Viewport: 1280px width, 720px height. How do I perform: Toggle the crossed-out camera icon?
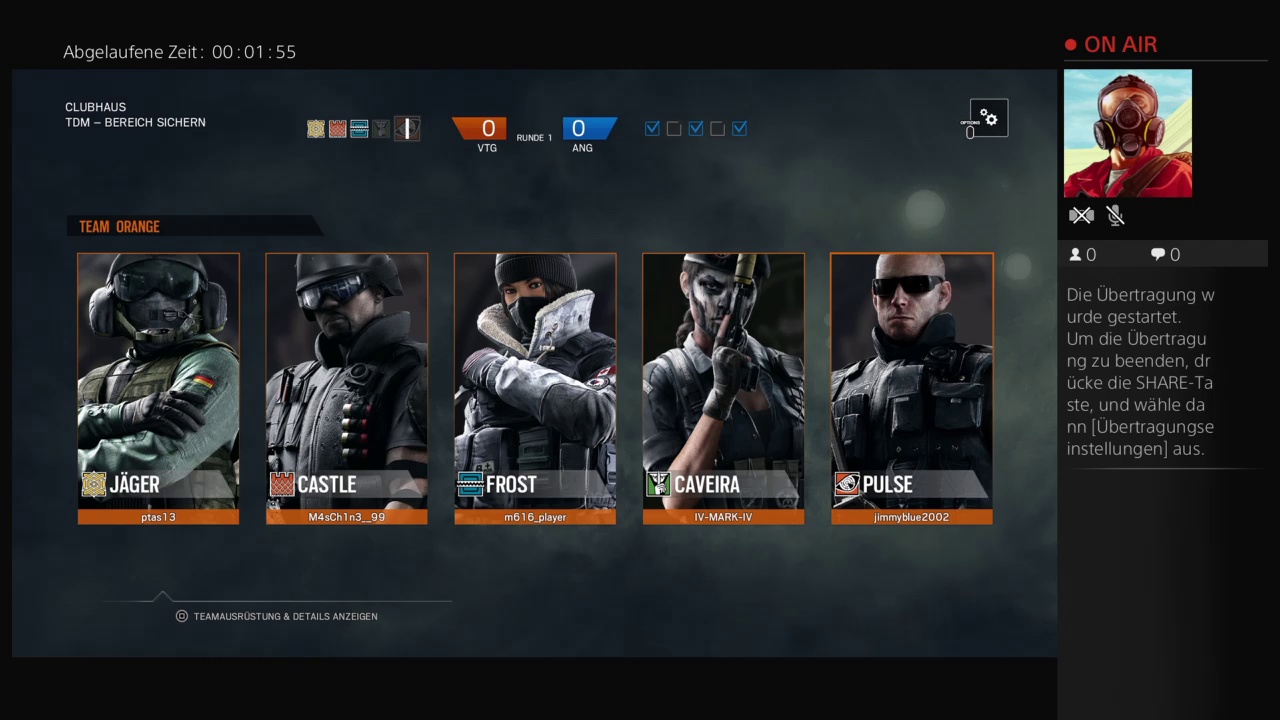click(x=1081, y=215)
